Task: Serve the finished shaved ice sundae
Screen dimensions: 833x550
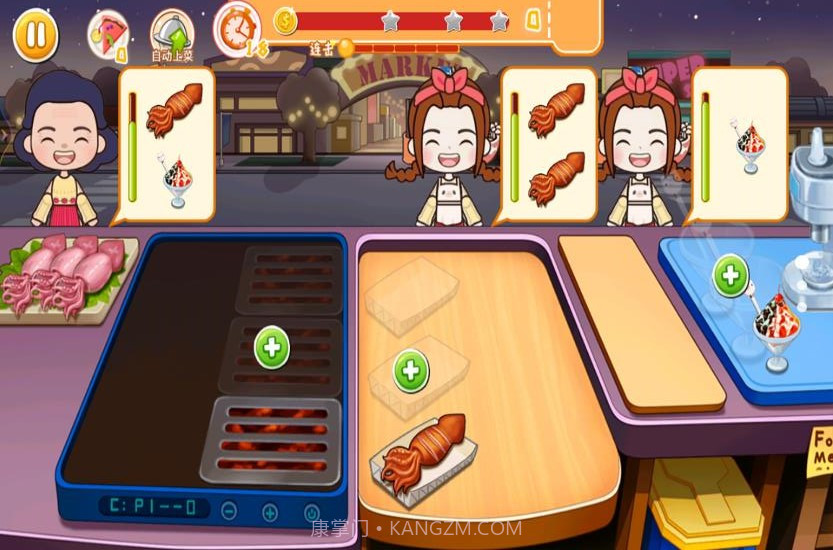Action: pos(775,330)
